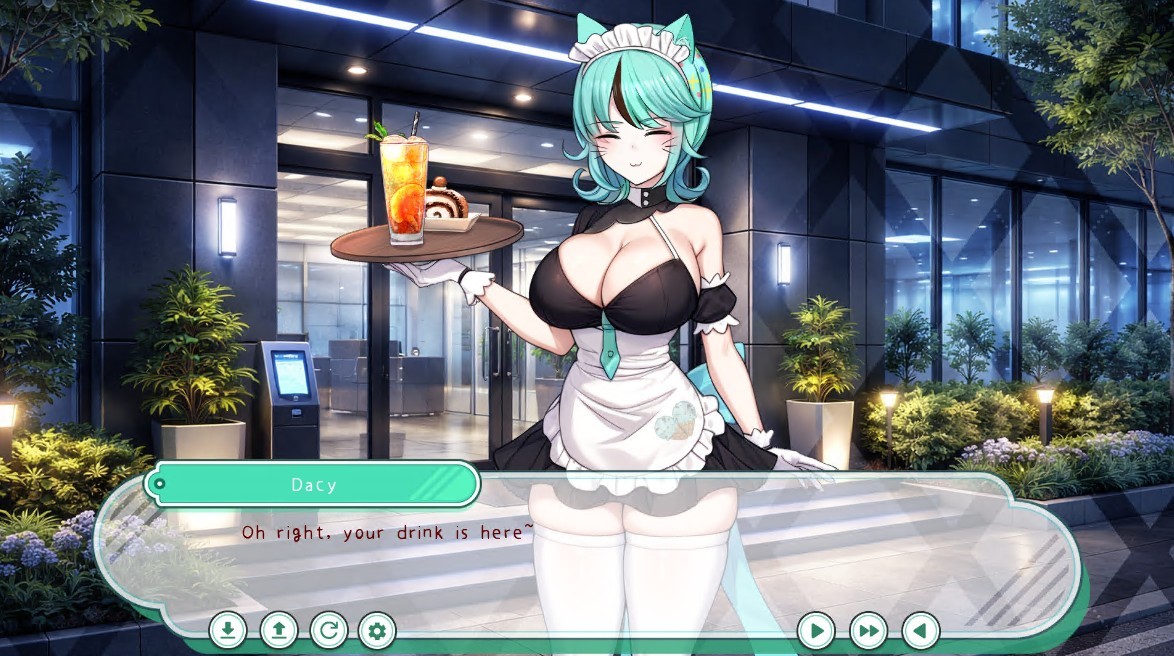Start auto-play with the play triangle button
Viewport: 1174px width, 656px height.
point(816,631)
